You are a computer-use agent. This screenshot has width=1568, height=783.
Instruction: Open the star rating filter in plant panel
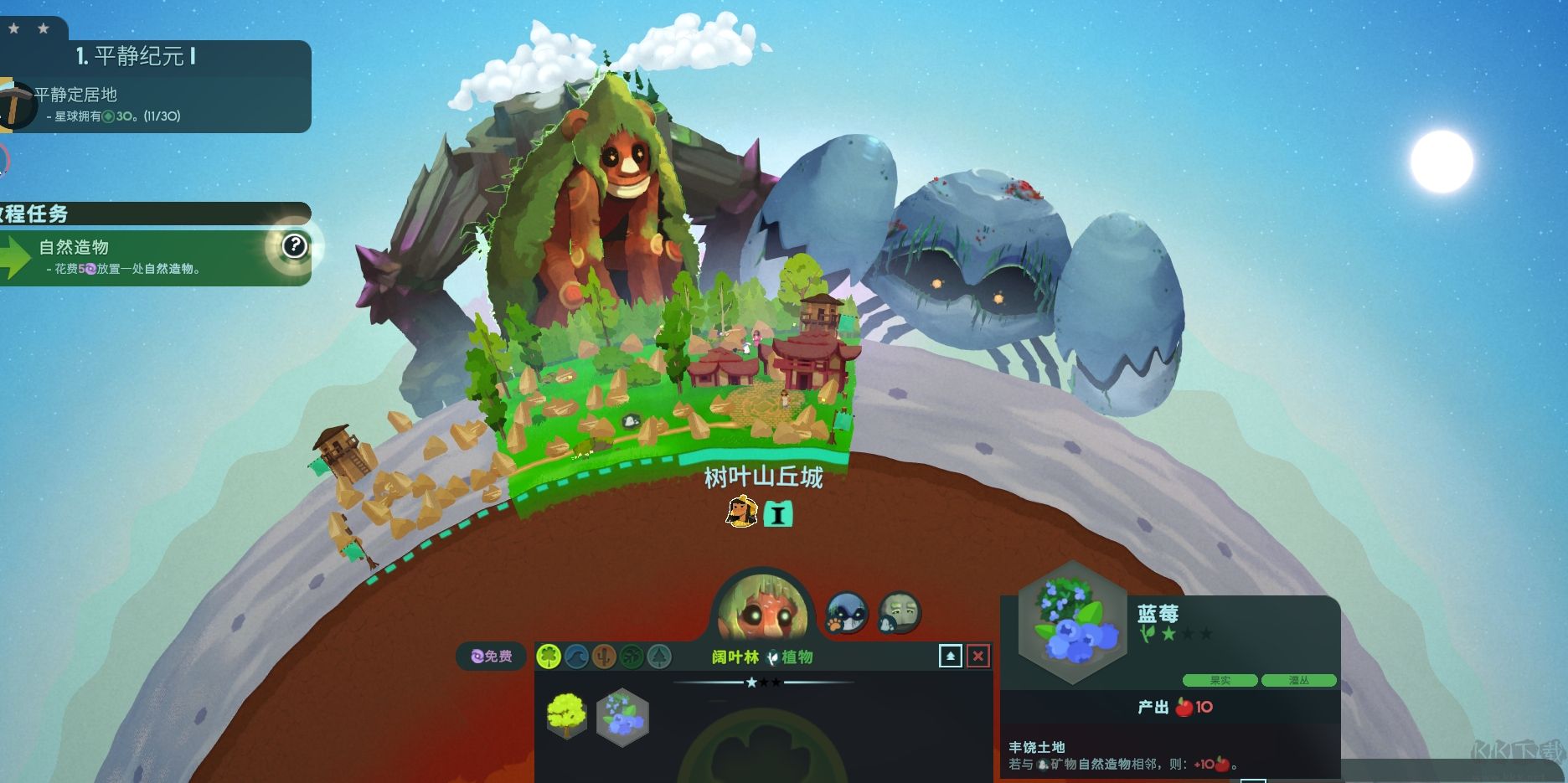[x=762, y=683]
